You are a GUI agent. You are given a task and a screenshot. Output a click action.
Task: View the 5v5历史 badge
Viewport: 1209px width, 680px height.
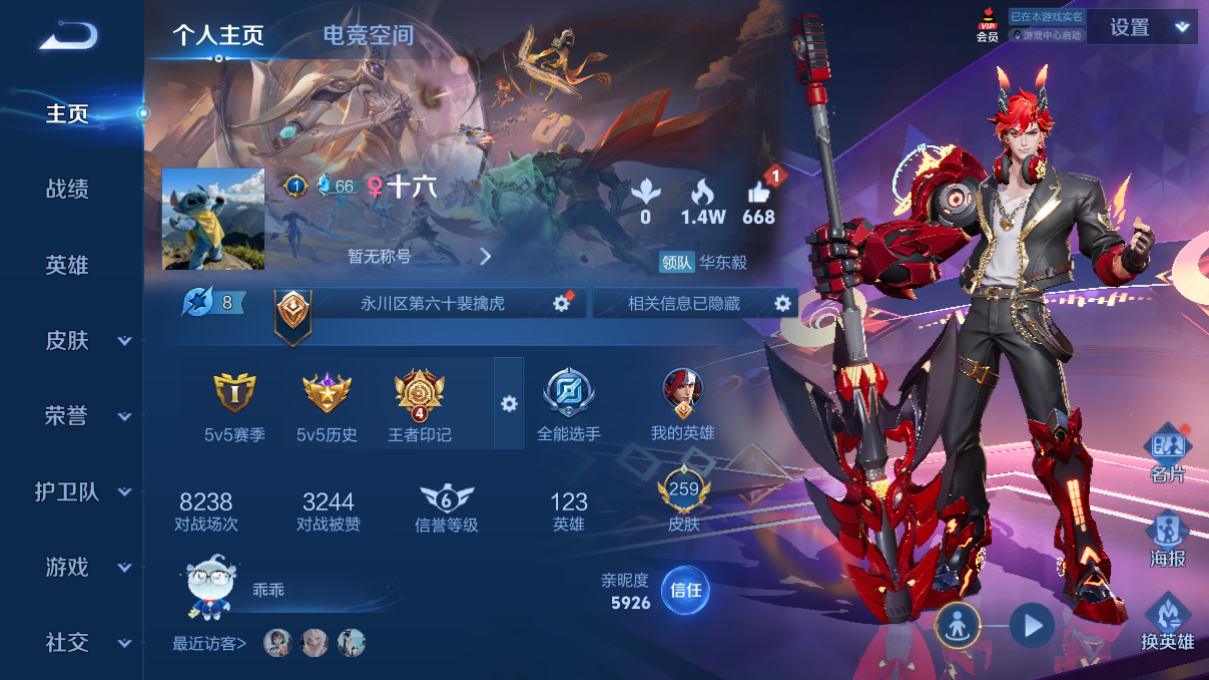point(327,395)
